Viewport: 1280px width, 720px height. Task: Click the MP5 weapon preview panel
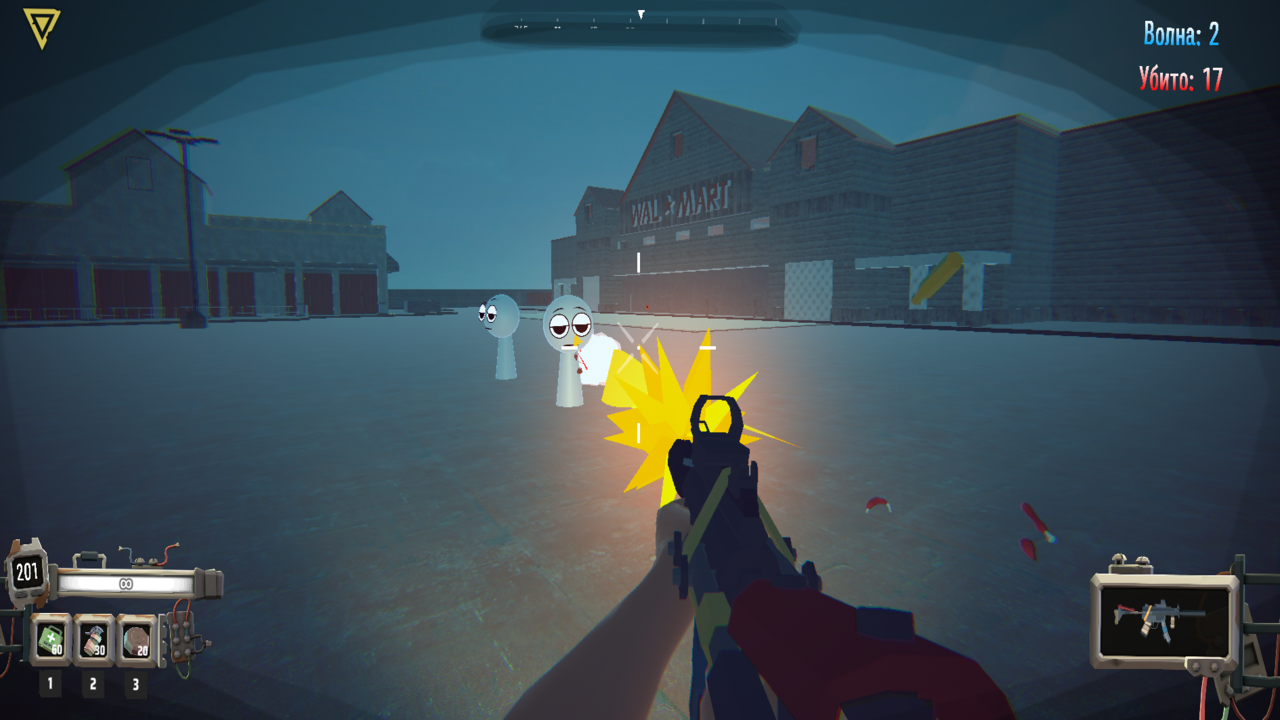coord(1162,620)
